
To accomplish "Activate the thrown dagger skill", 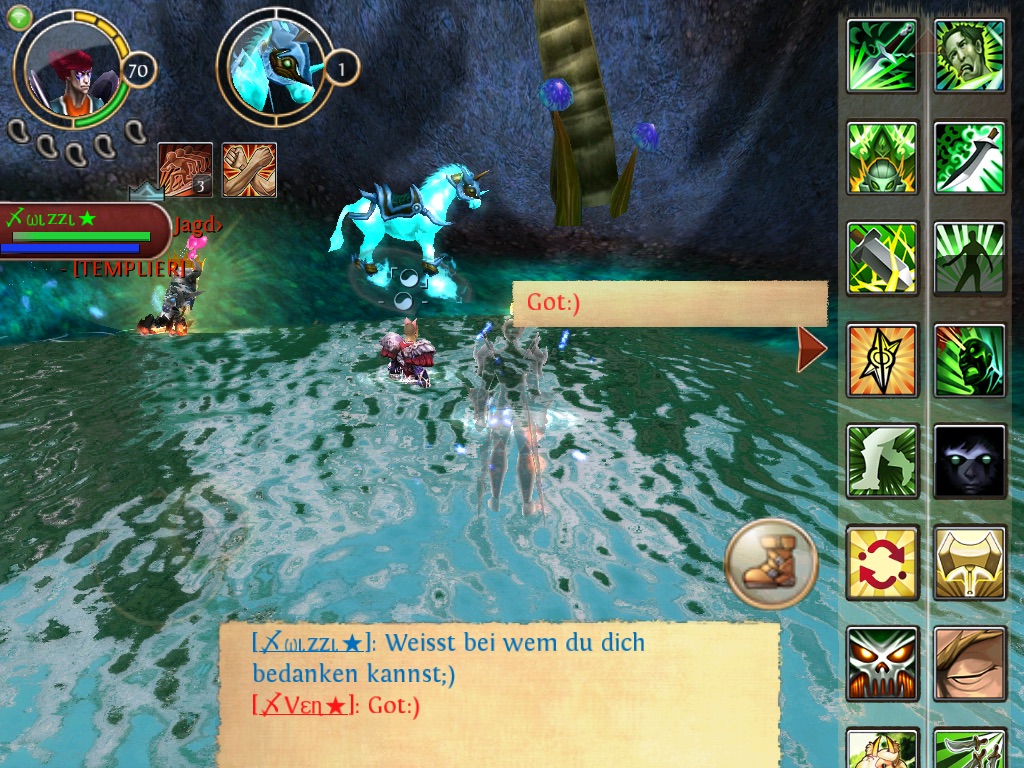I will (882, 56).
